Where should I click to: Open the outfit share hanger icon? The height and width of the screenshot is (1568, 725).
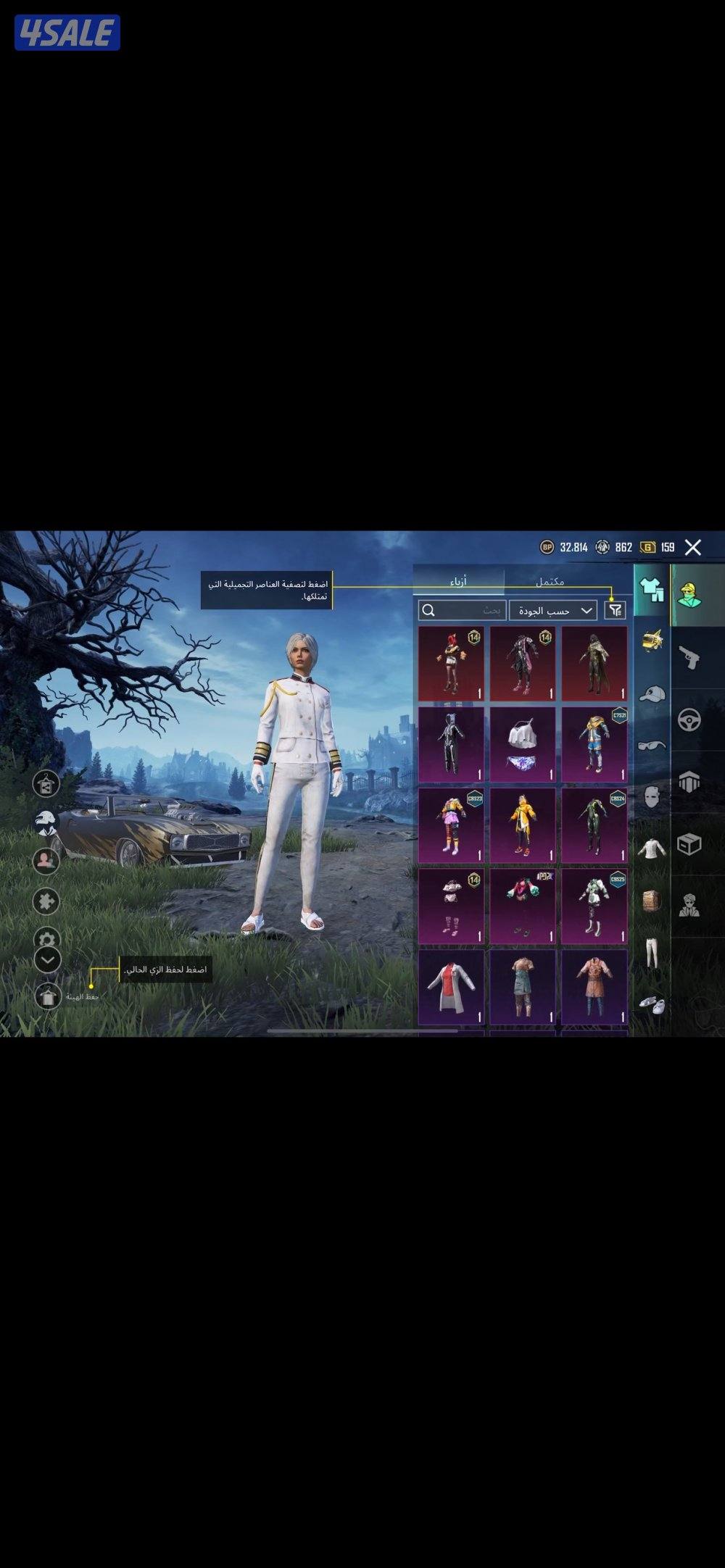click(x=46, y=784)
